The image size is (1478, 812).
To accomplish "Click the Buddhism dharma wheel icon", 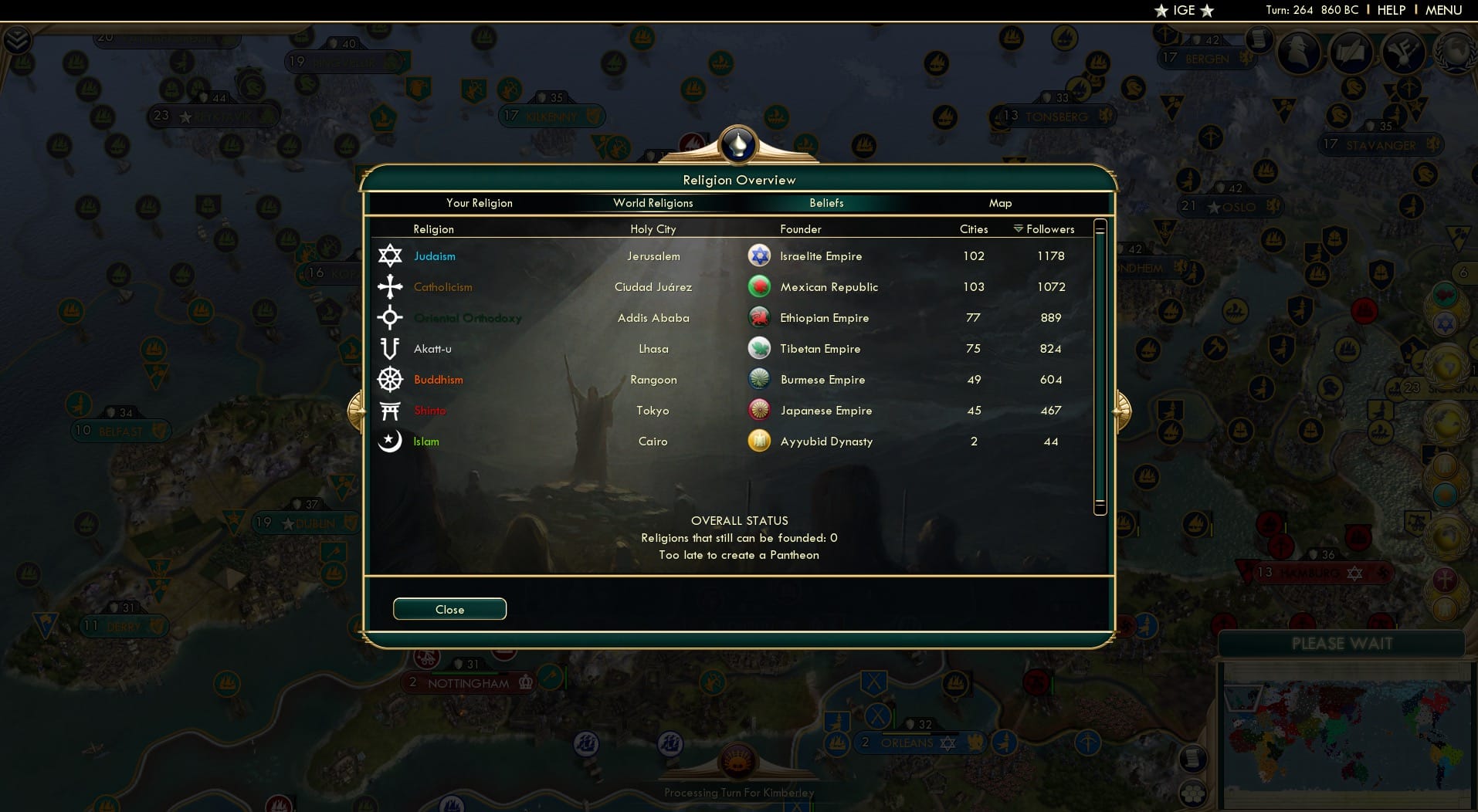I will [x=391, y=379].
